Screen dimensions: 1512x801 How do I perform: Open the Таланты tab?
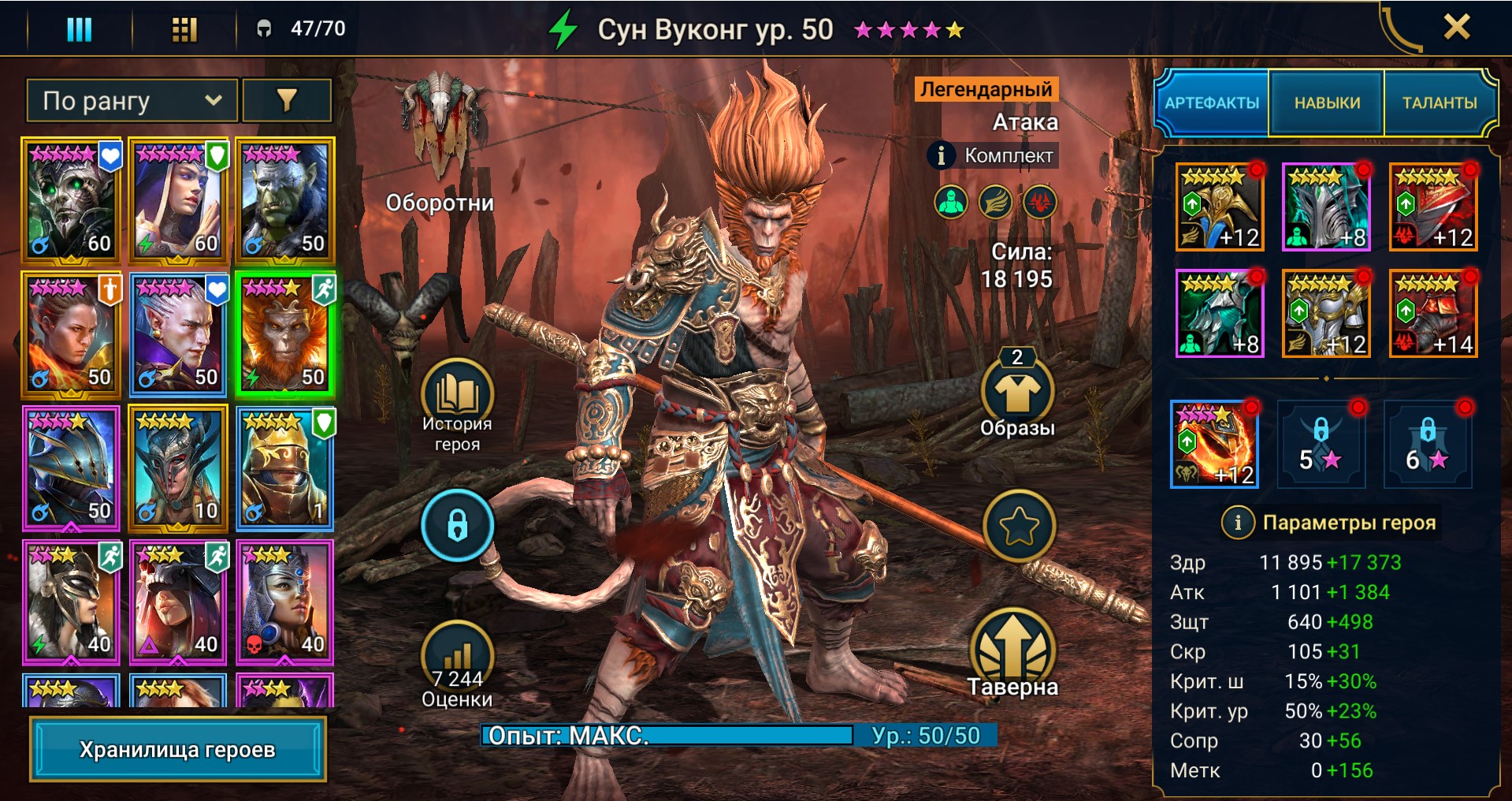point(1439,102)
